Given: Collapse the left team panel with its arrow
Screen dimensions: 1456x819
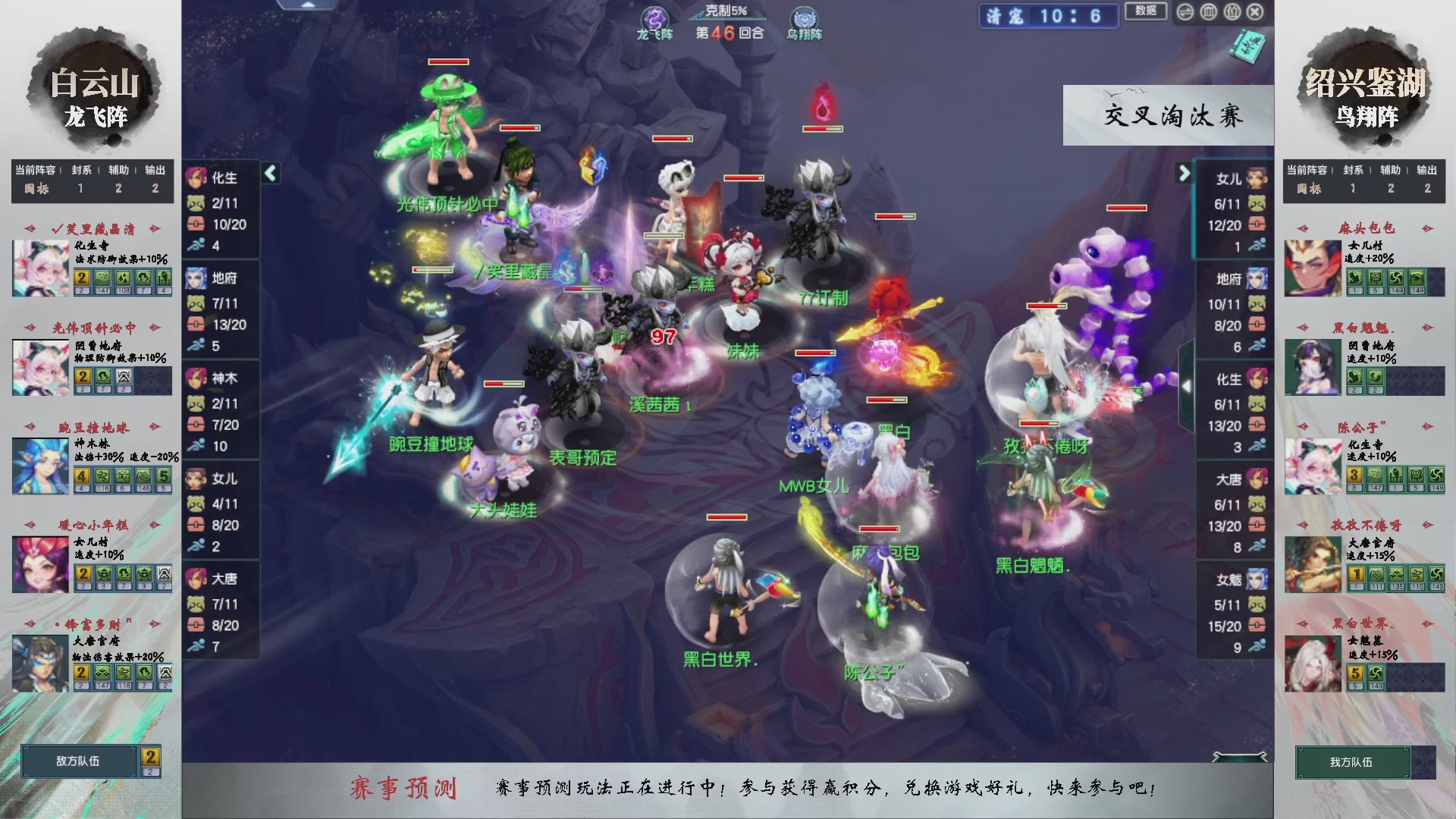Looking at the screenshot, I should 269,173.
